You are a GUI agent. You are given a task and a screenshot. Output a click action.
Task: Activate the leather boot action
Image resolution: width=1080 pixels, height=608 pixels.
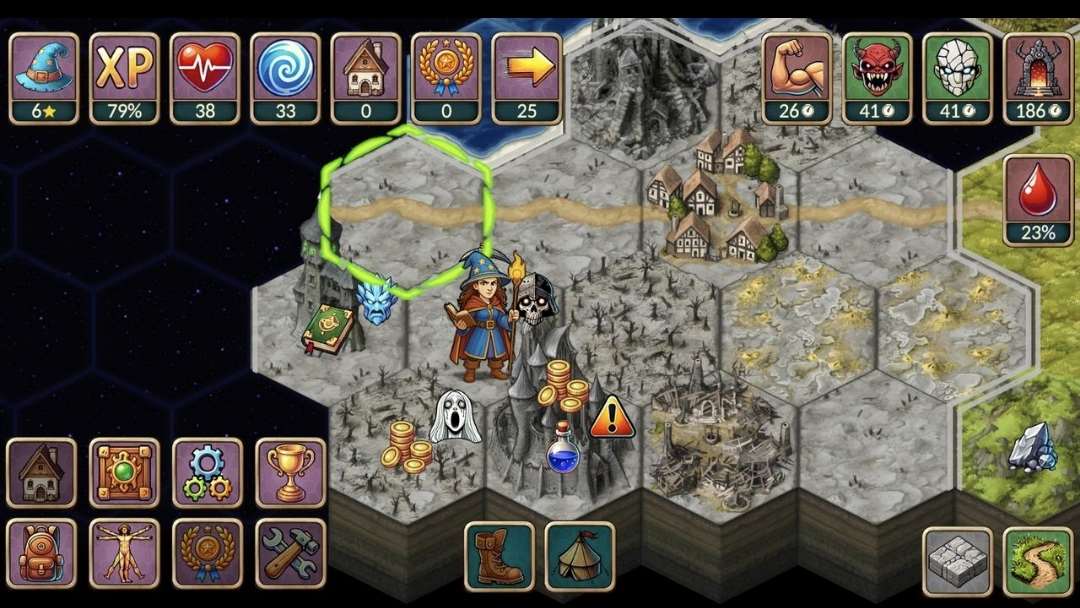tap(499, 556)
